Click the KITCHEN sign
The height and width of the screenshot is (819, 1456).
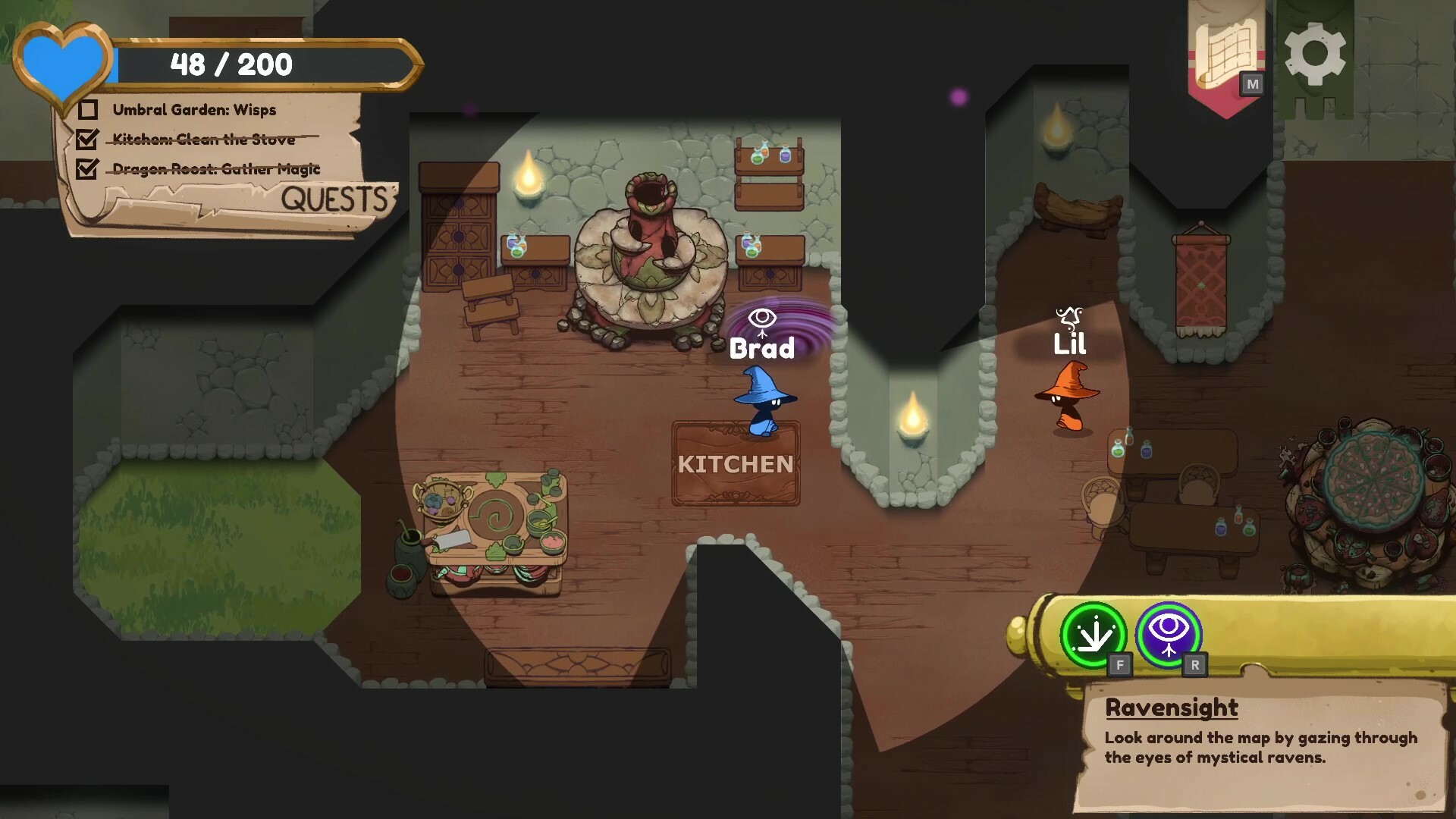[736, 463]
